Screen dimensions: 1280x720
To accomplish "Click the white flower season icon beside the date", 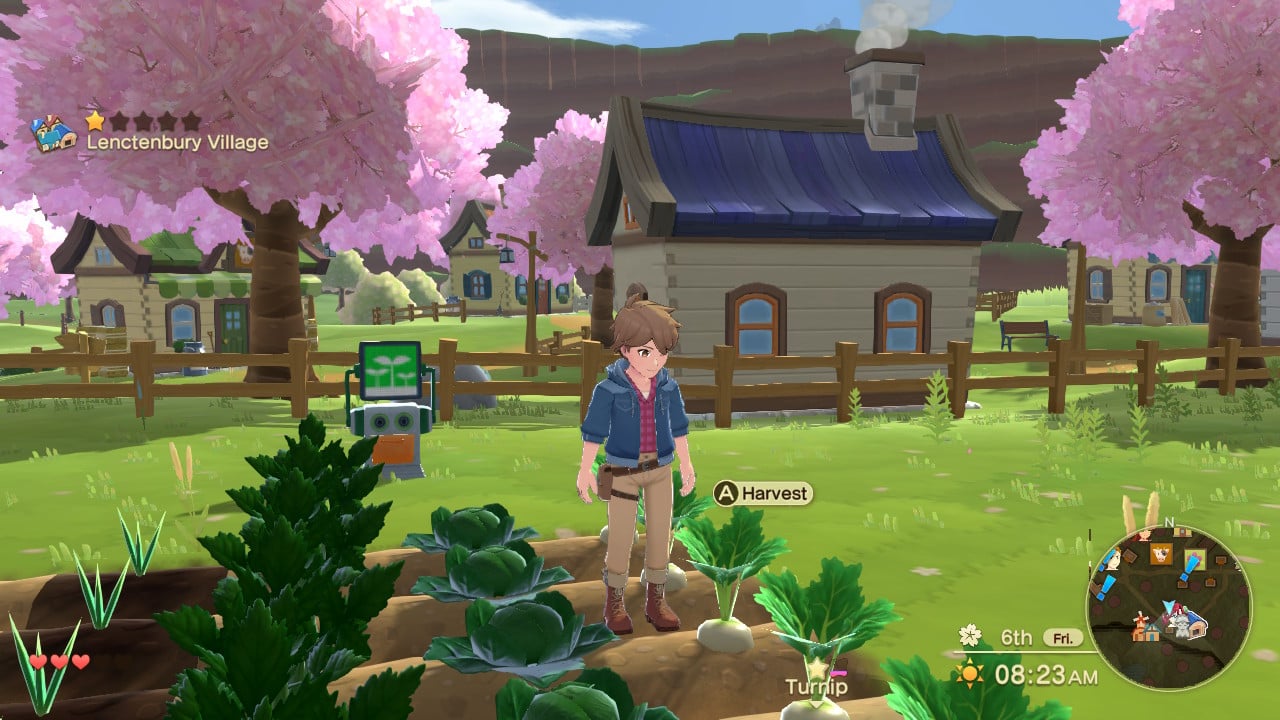I will click(x=968, y=633).
